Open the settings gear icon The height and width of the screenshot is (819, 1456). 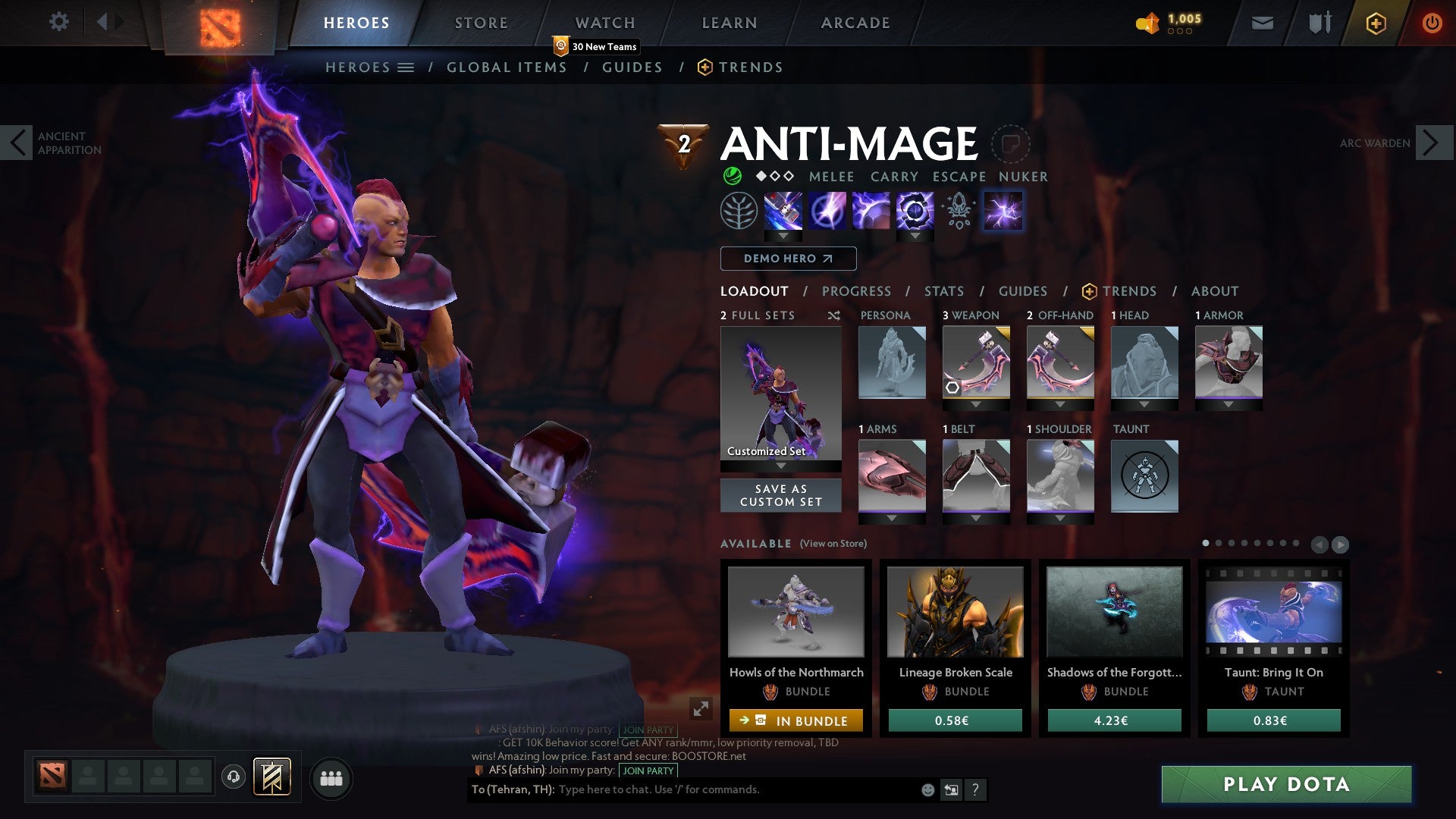click(58, 22)
